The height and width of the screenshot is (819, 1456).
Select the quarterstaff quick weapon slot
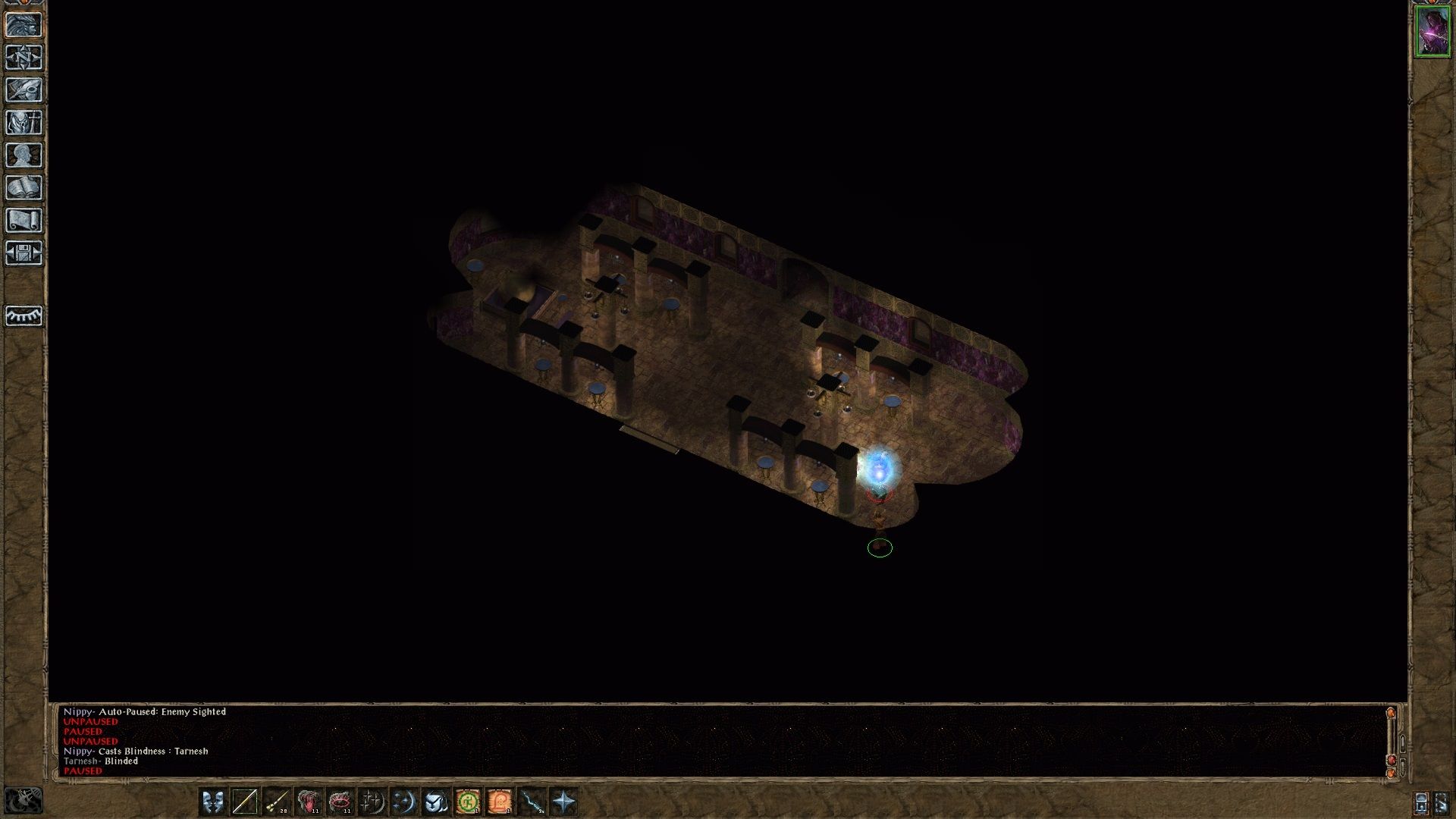coord(246,800)
